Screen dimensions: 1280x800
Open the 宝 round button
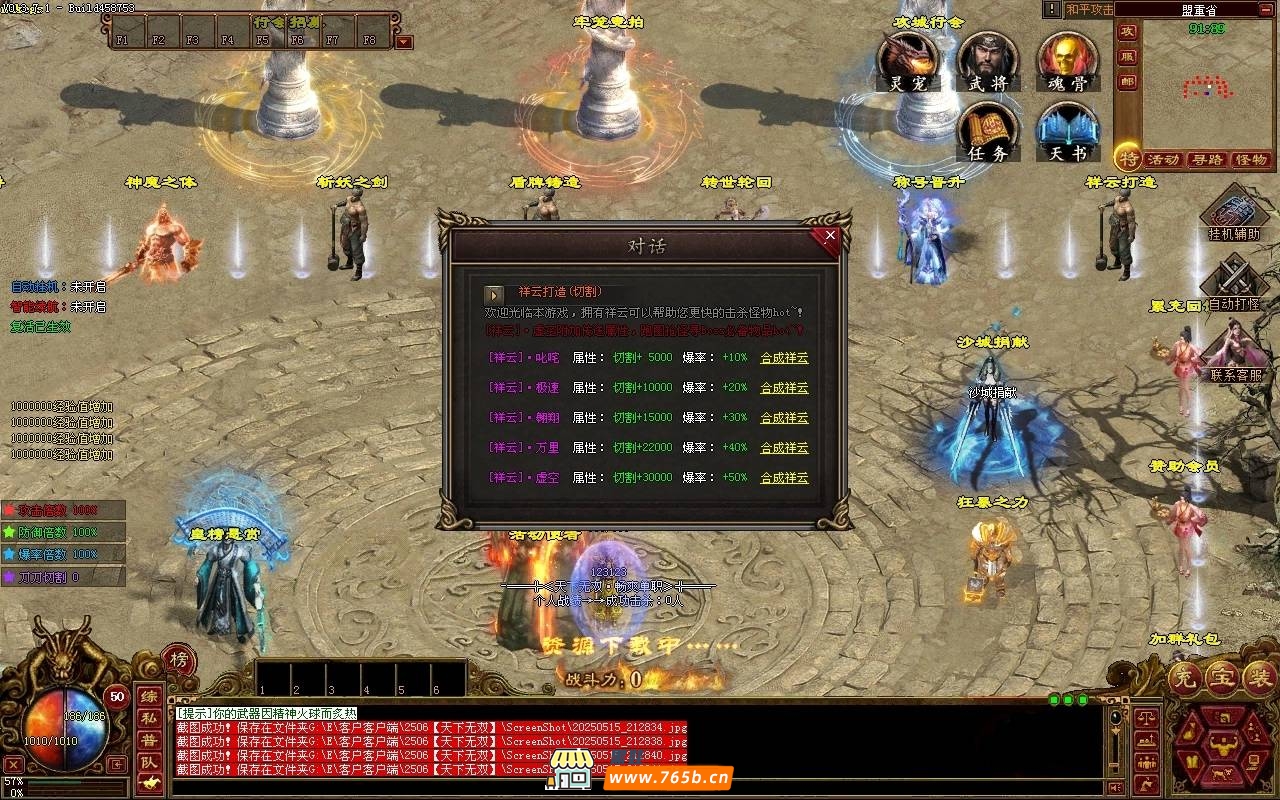pyautogui.click(x=1222, y=679)
